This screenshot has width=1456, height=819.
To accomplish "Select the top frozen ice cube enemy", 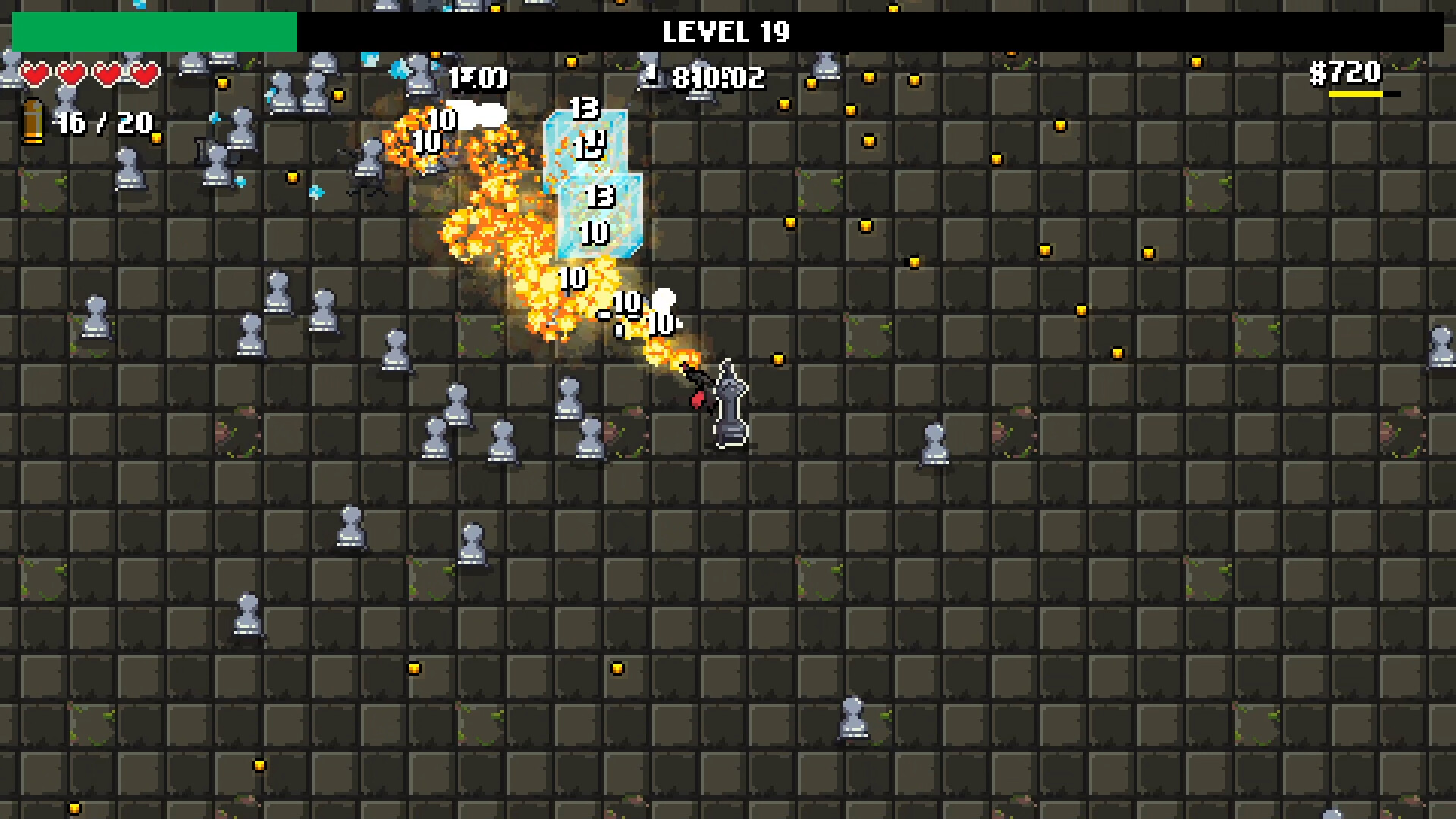I will point(585,140).
